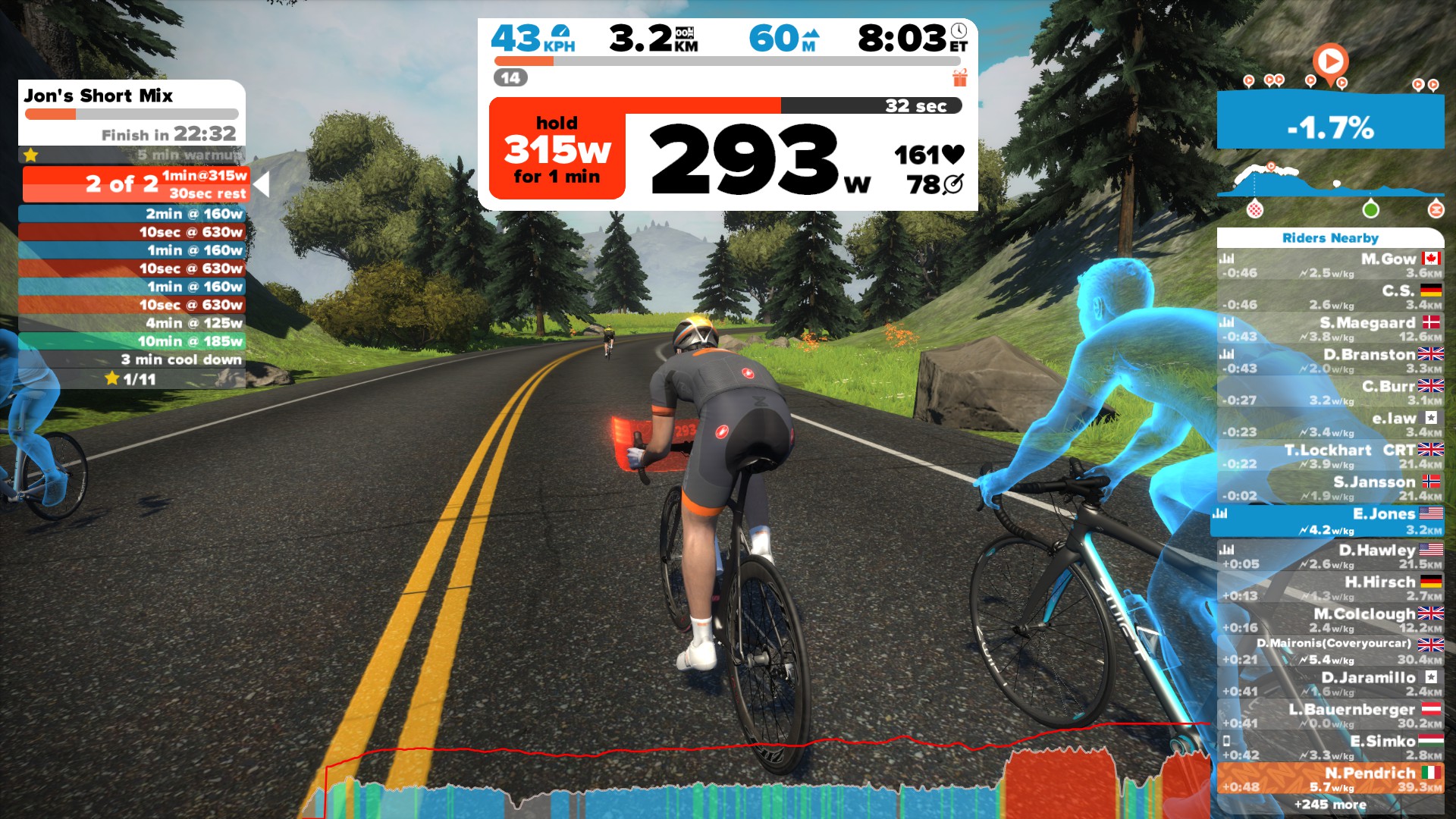Click the level 14 badge

pyautogui.click(x=510, y=77)
